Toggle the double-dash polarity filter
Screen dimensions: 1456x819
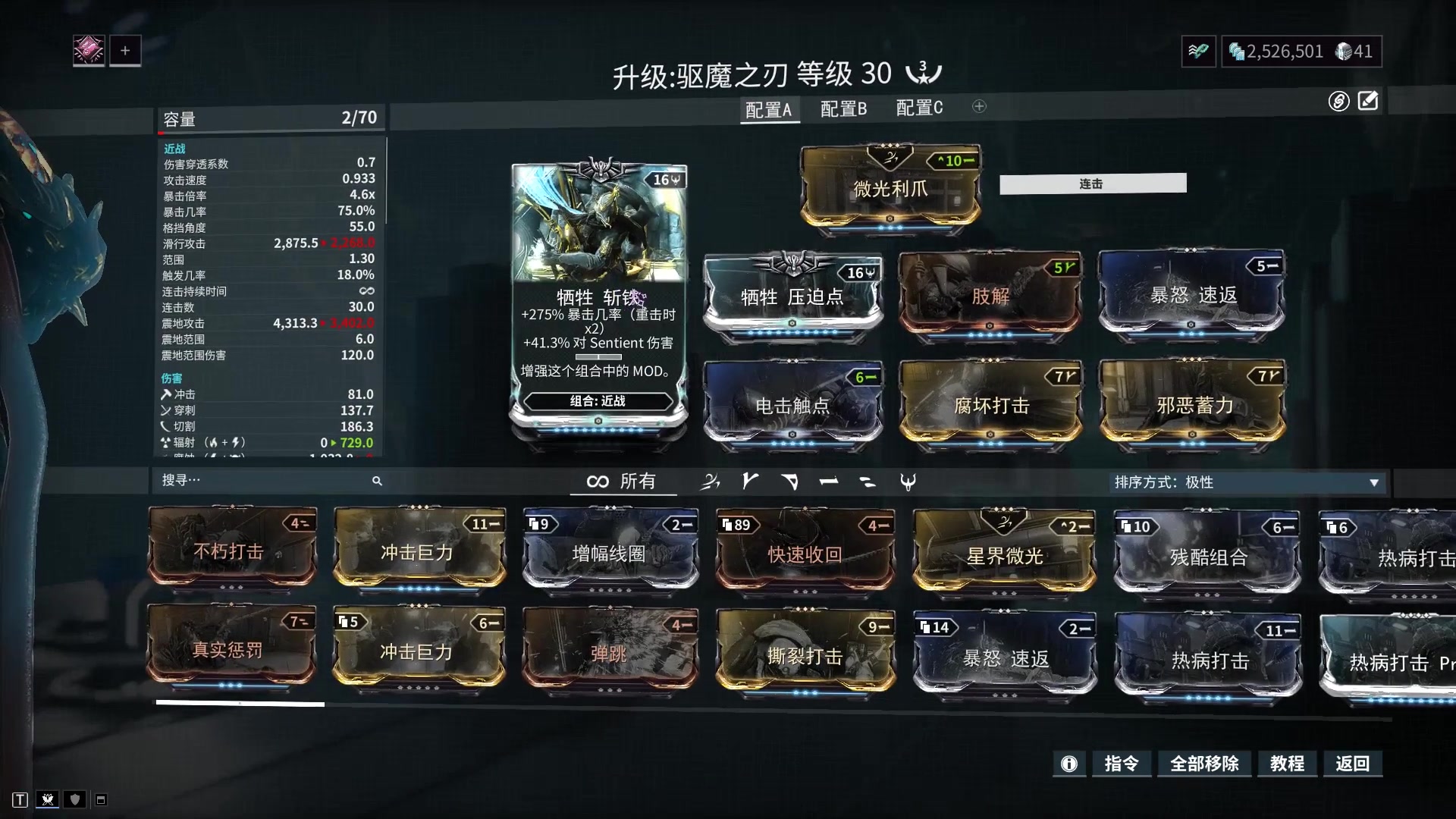pyautogui.click(x=867, y=481)
